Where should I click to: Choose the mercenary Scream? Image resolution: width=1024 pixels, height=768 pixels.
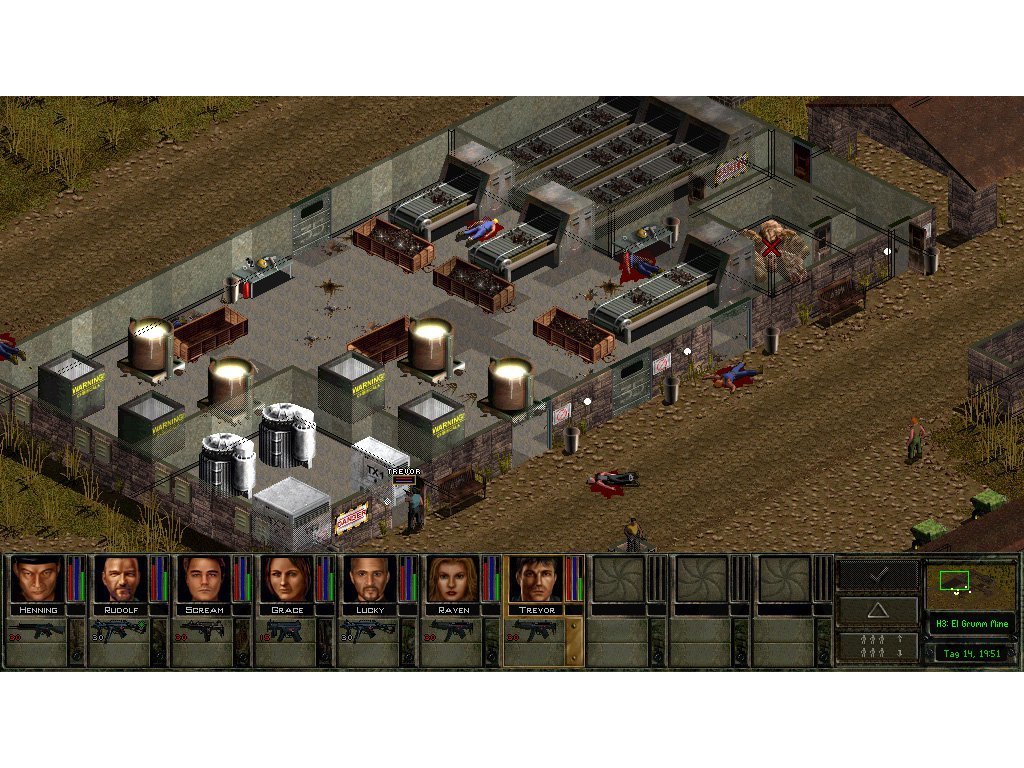pyautogui.click(x=203, y=579)
